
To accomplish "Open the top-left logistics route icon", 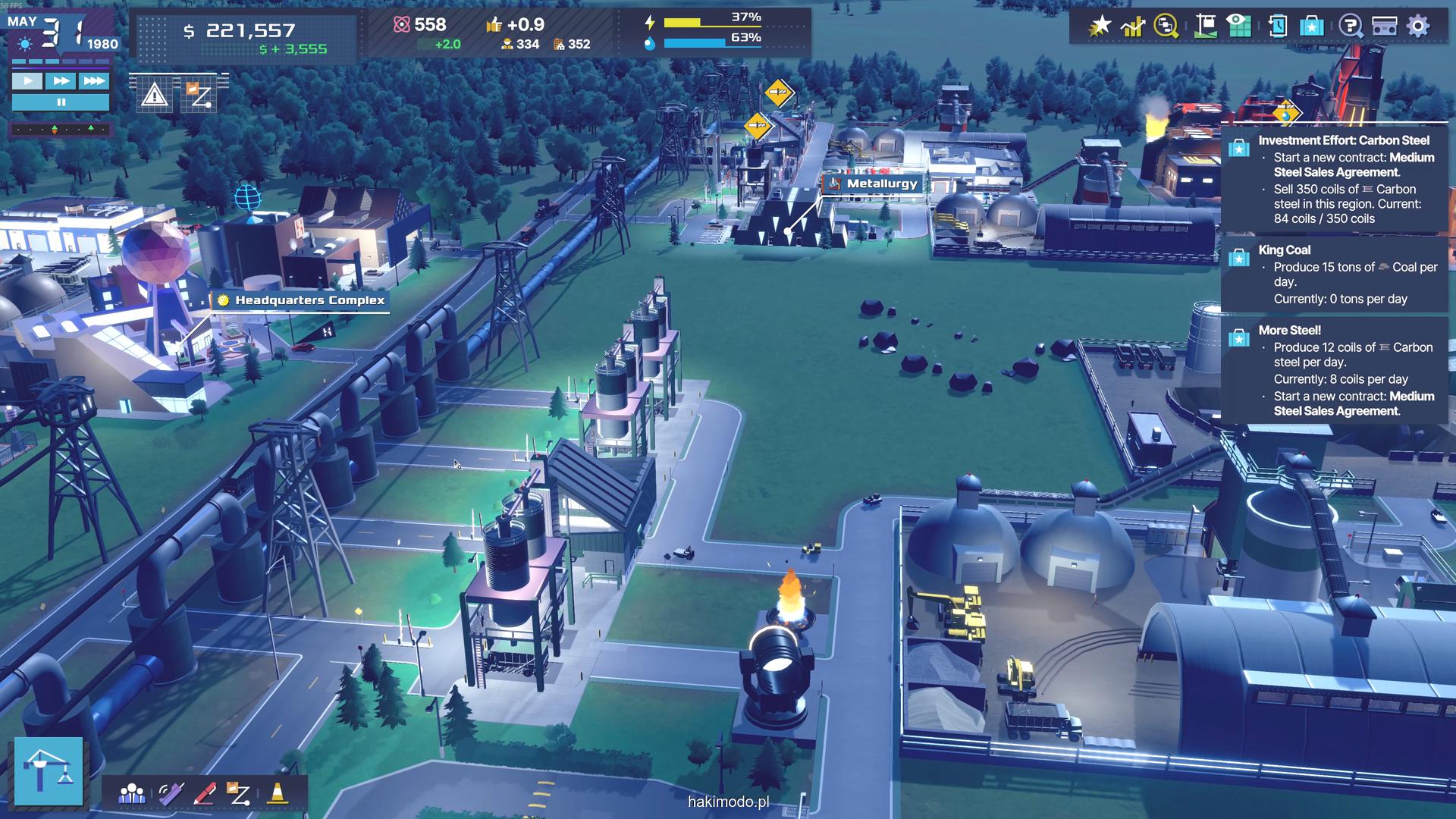I will 200,96.
